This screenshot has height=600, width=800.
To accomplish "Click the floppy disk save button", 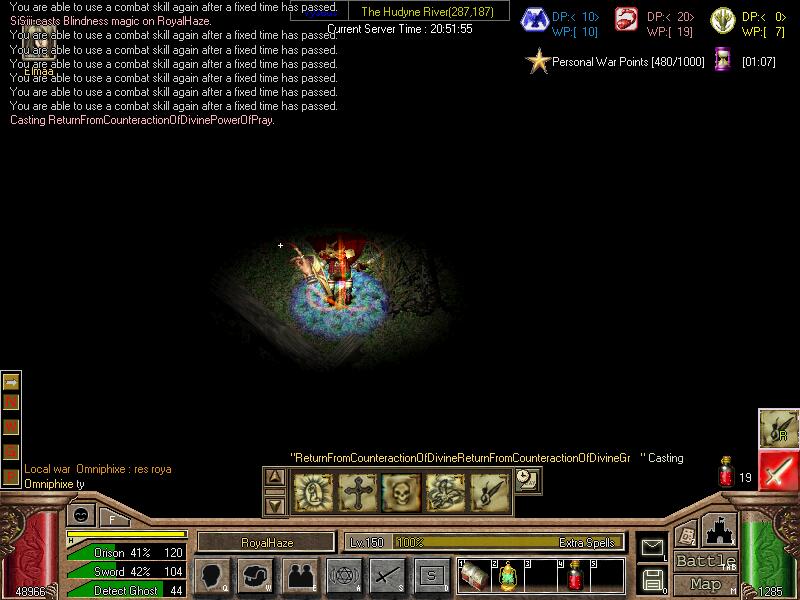I will tap(653, 578).
